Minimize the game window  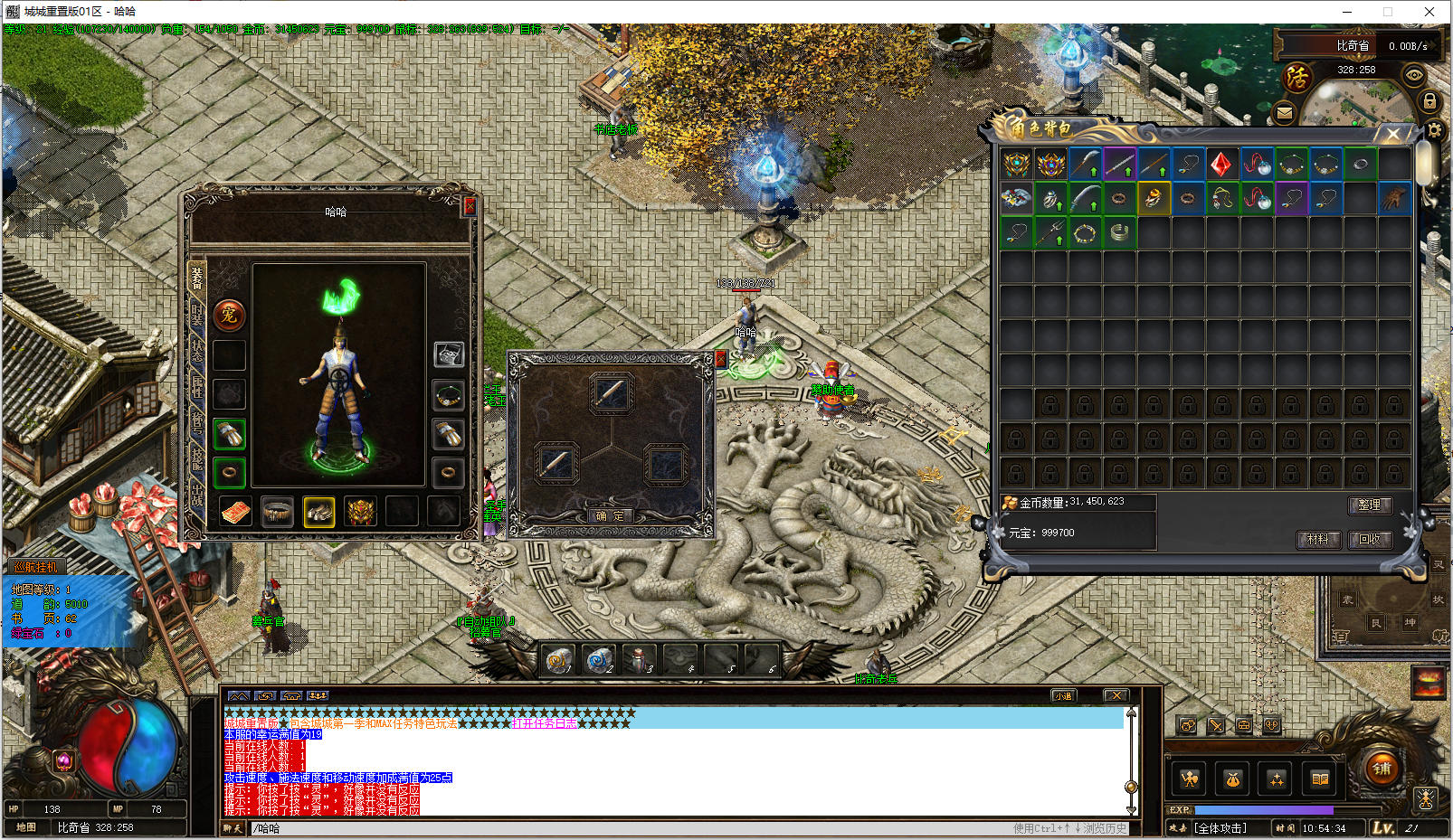(x=1347, y=12)
